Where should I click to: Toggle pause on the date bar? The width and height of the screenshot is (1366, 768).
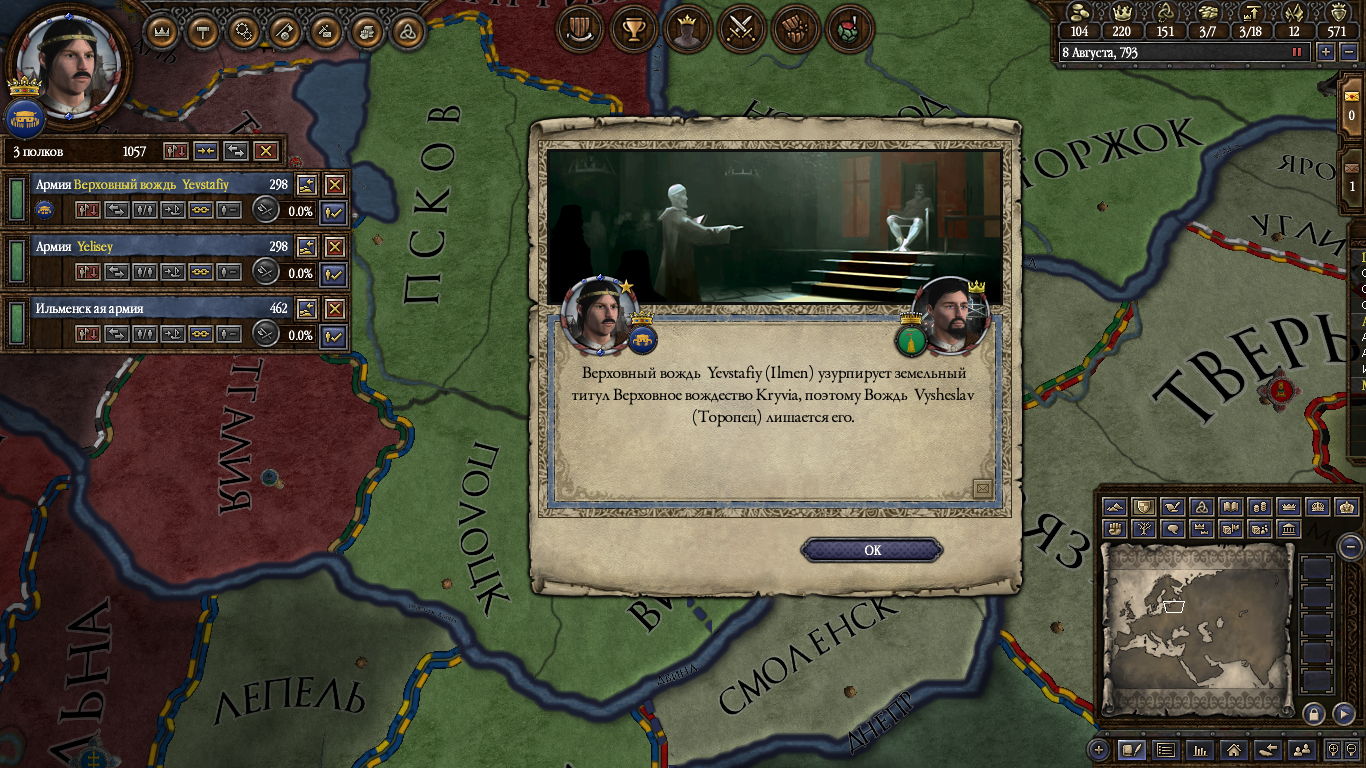click(1298, 52)
